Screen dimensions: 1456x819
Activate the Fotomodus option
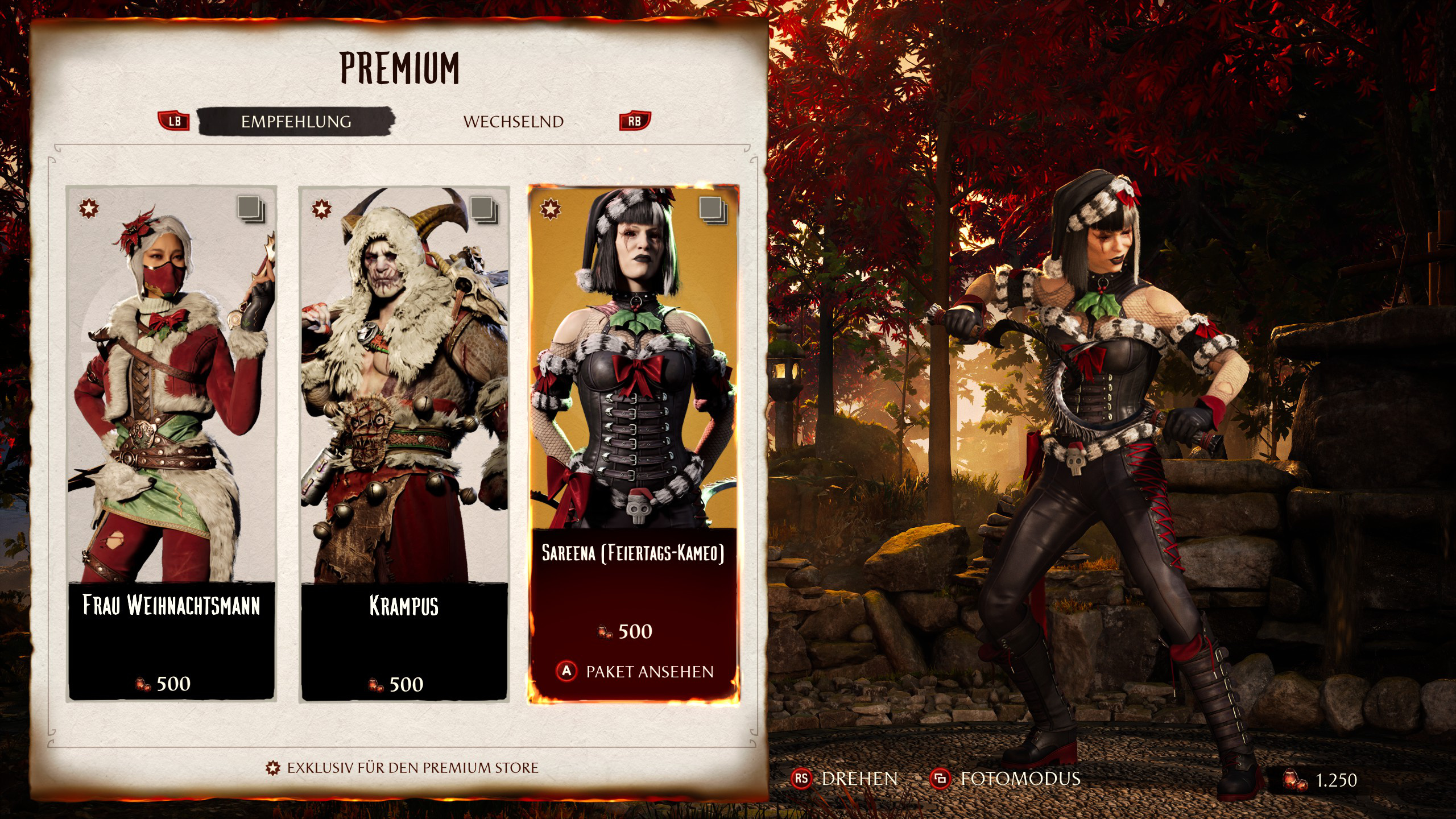pos(1006,779)
